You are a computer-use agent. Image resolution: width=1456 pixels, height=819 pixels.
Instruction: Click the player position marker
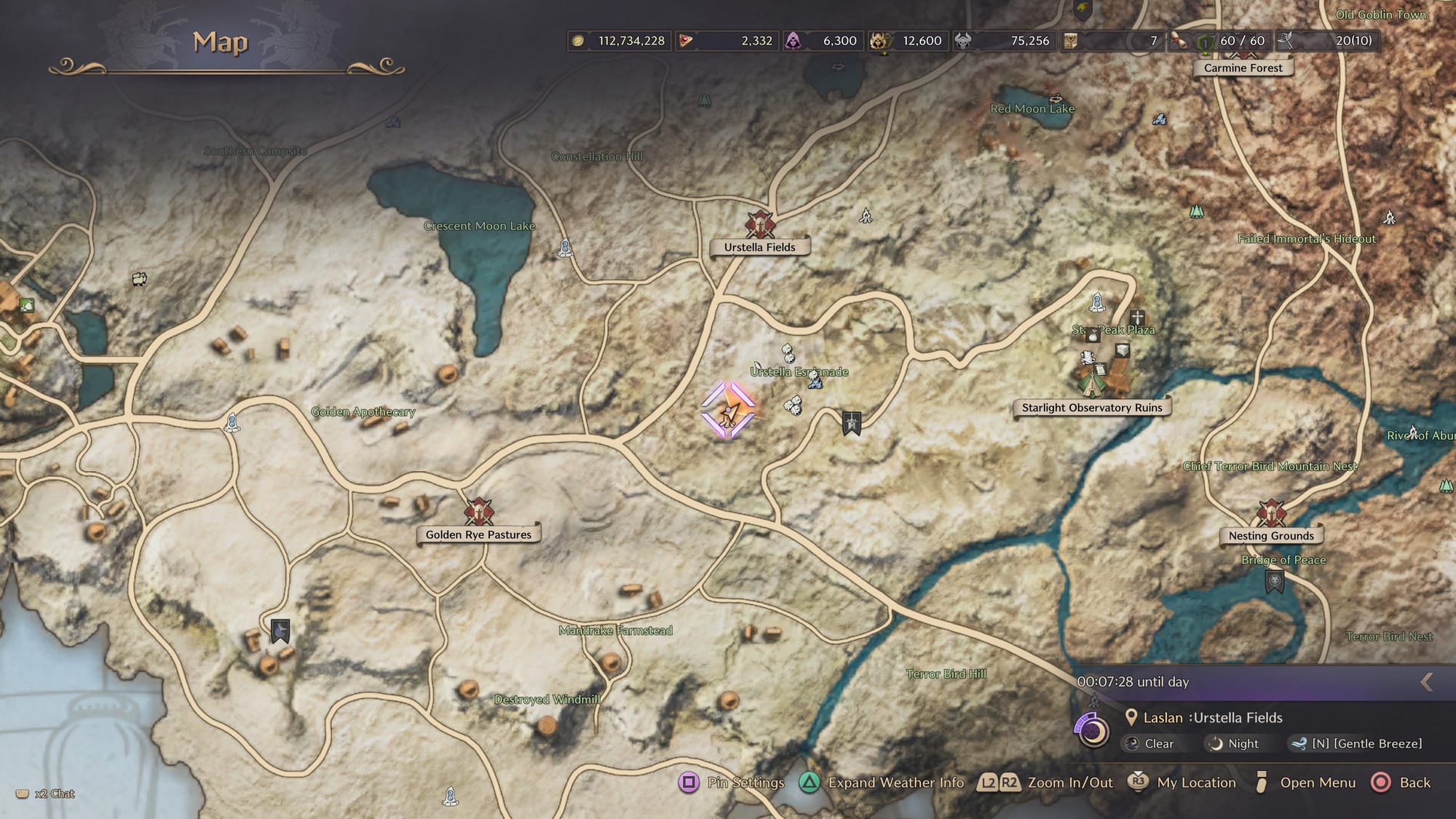[x=728, y=412]
